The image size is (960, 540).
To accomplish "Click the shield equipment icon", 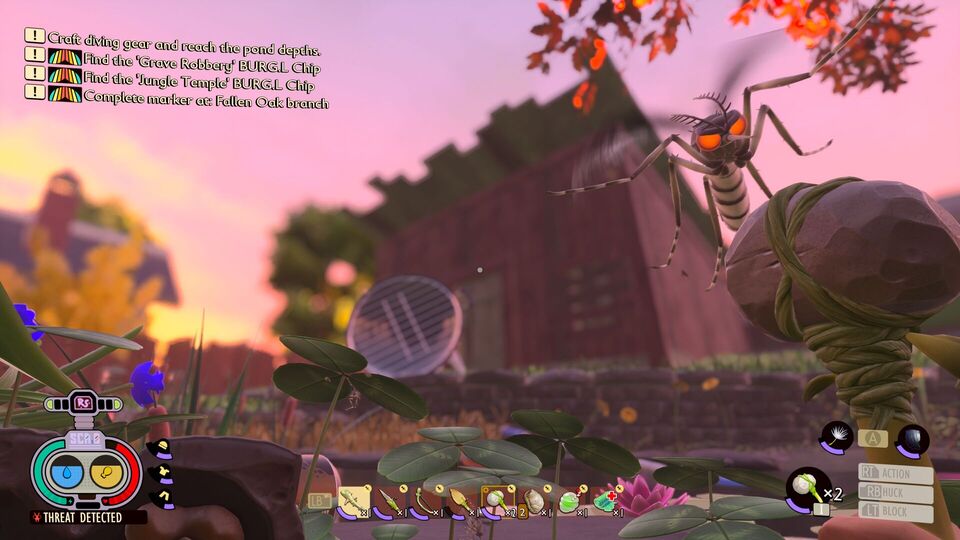I will (x=912, y=438).
